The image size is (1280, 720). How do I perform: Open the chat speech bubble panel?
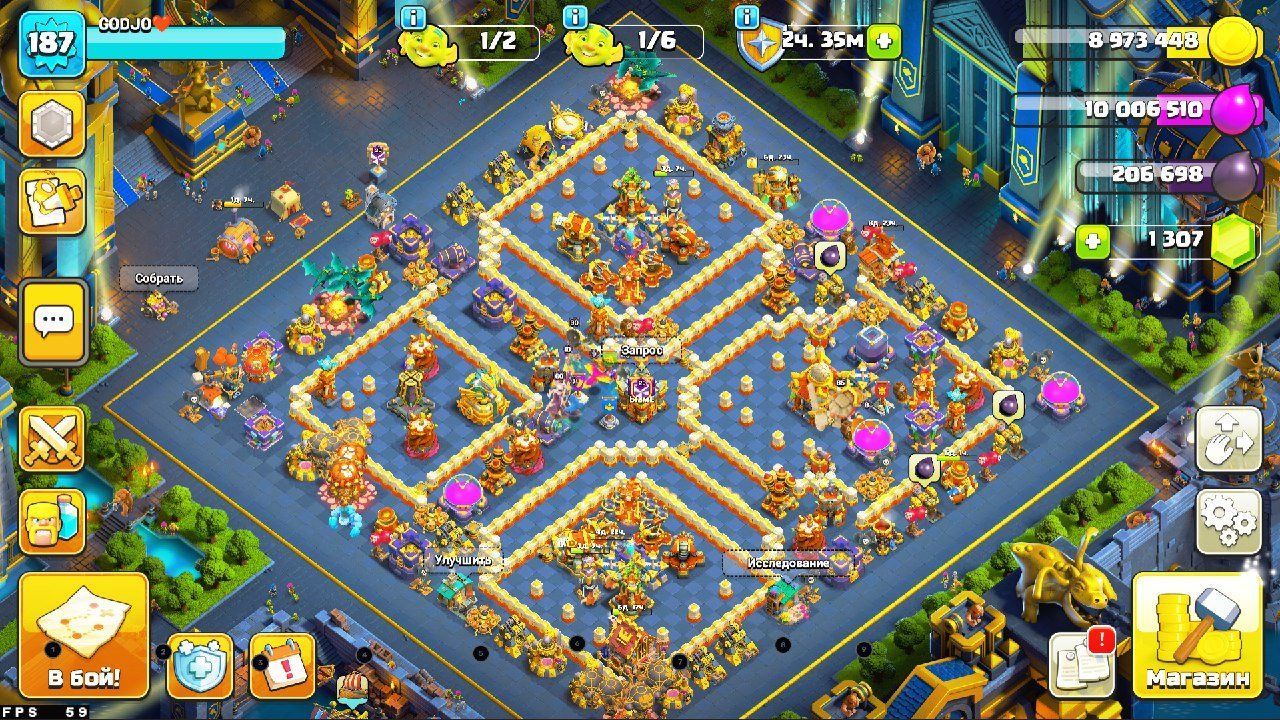tap(52, 321)
